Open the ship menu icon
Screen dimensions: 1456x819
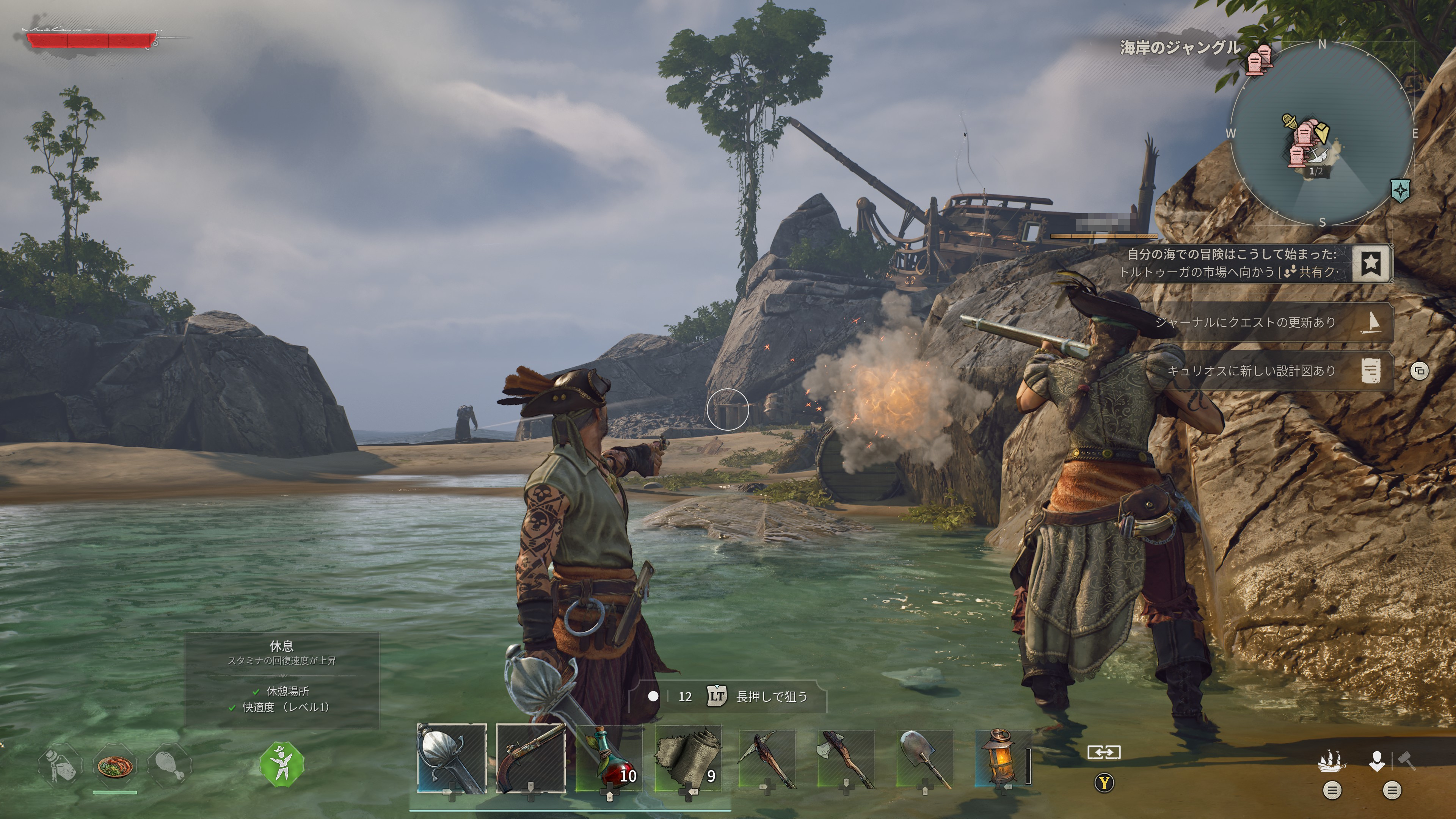(x=1332, y=761)
